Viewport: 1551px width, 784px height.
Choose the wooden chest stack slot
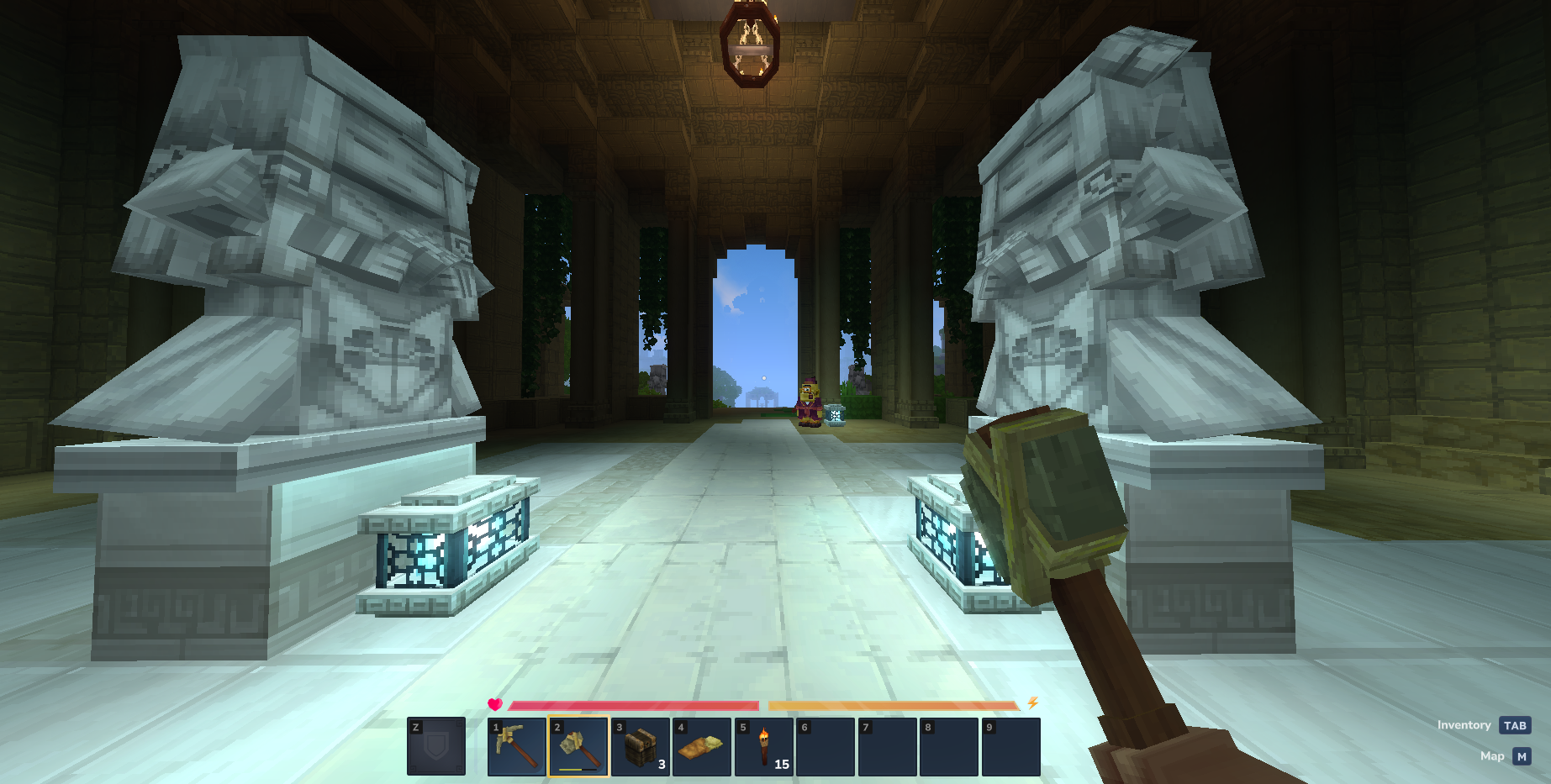[x=641, y=746]
